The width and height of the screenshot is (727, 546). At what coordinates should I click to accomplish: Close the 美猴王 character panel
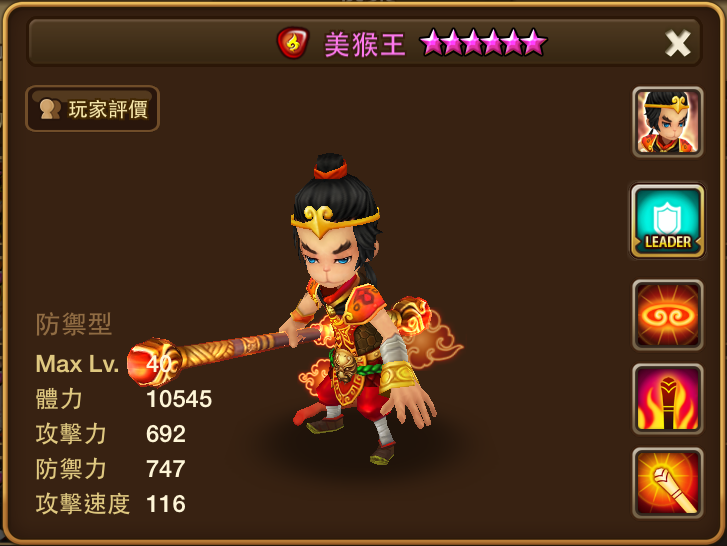[x=678, y=43]
